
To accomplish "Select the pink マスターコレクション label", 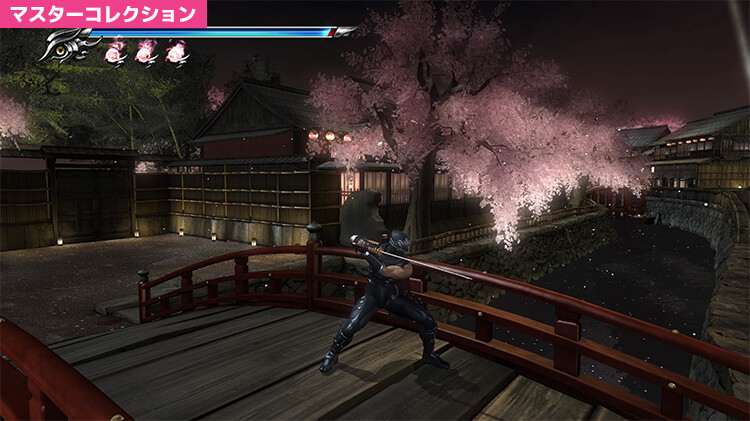I will point(103,14).
